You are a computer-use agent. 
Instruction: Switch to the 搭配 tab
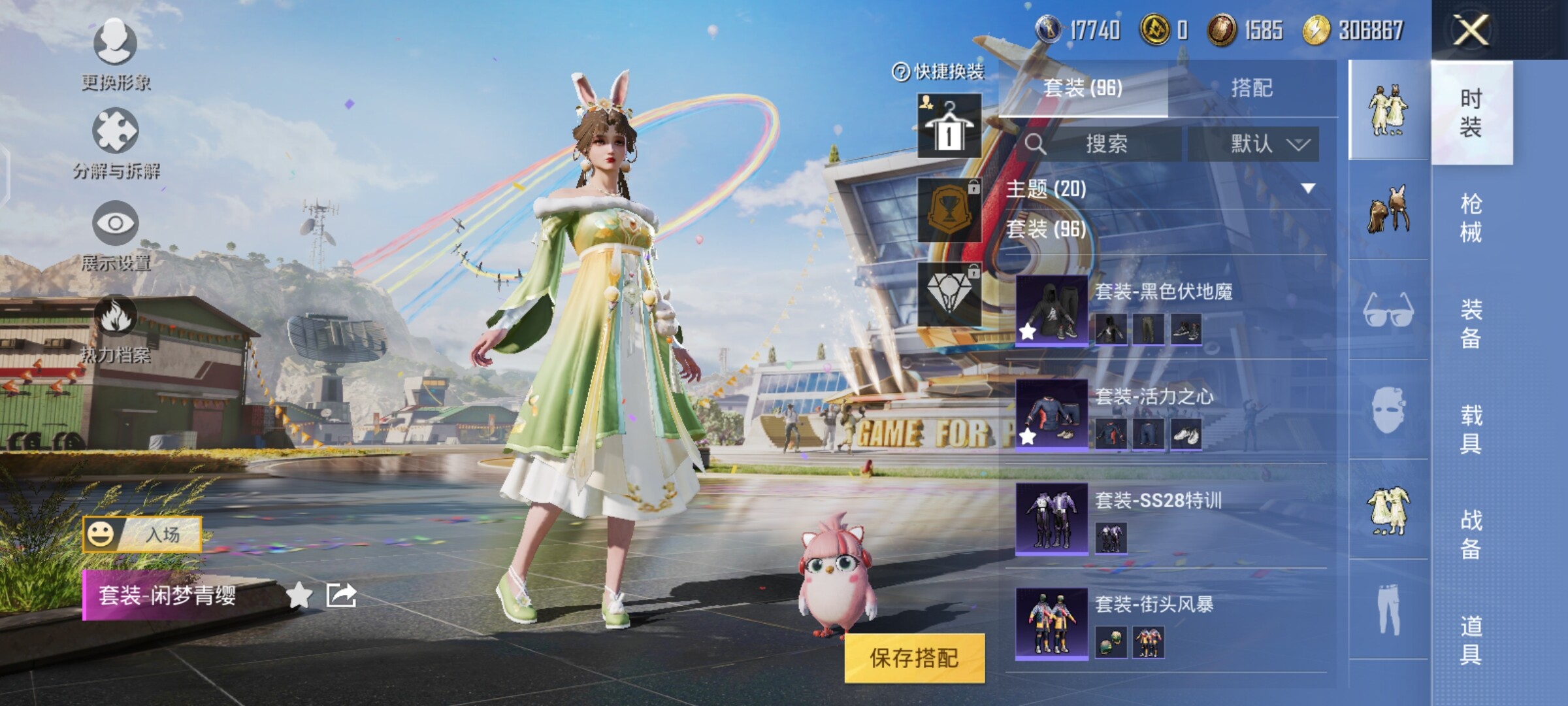tap(1251, 88)
